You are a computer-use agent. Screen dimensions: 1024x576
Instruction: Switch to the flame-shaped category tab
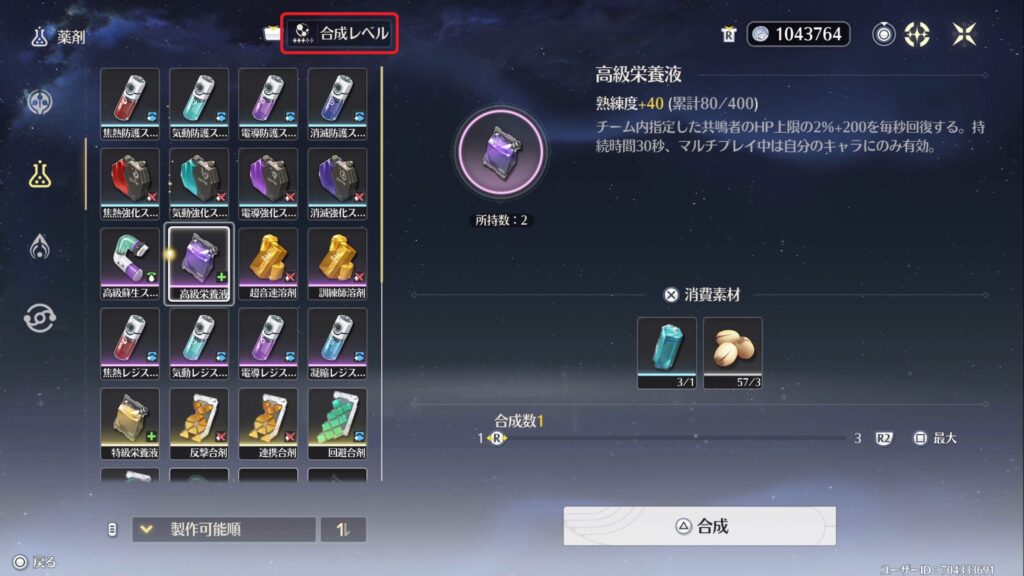coord(40,245)
